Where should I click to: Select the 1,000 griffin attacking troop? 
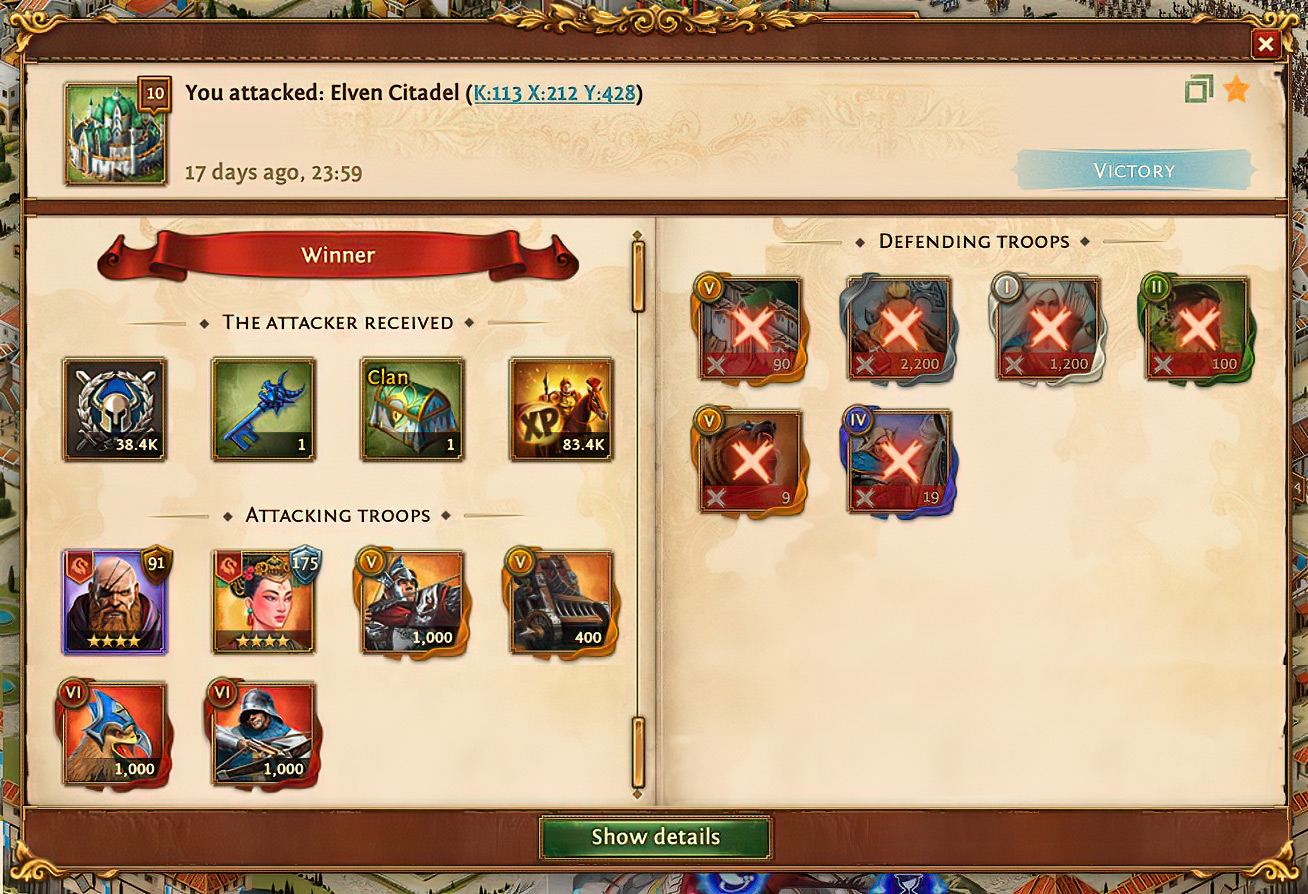pos(115,733)
